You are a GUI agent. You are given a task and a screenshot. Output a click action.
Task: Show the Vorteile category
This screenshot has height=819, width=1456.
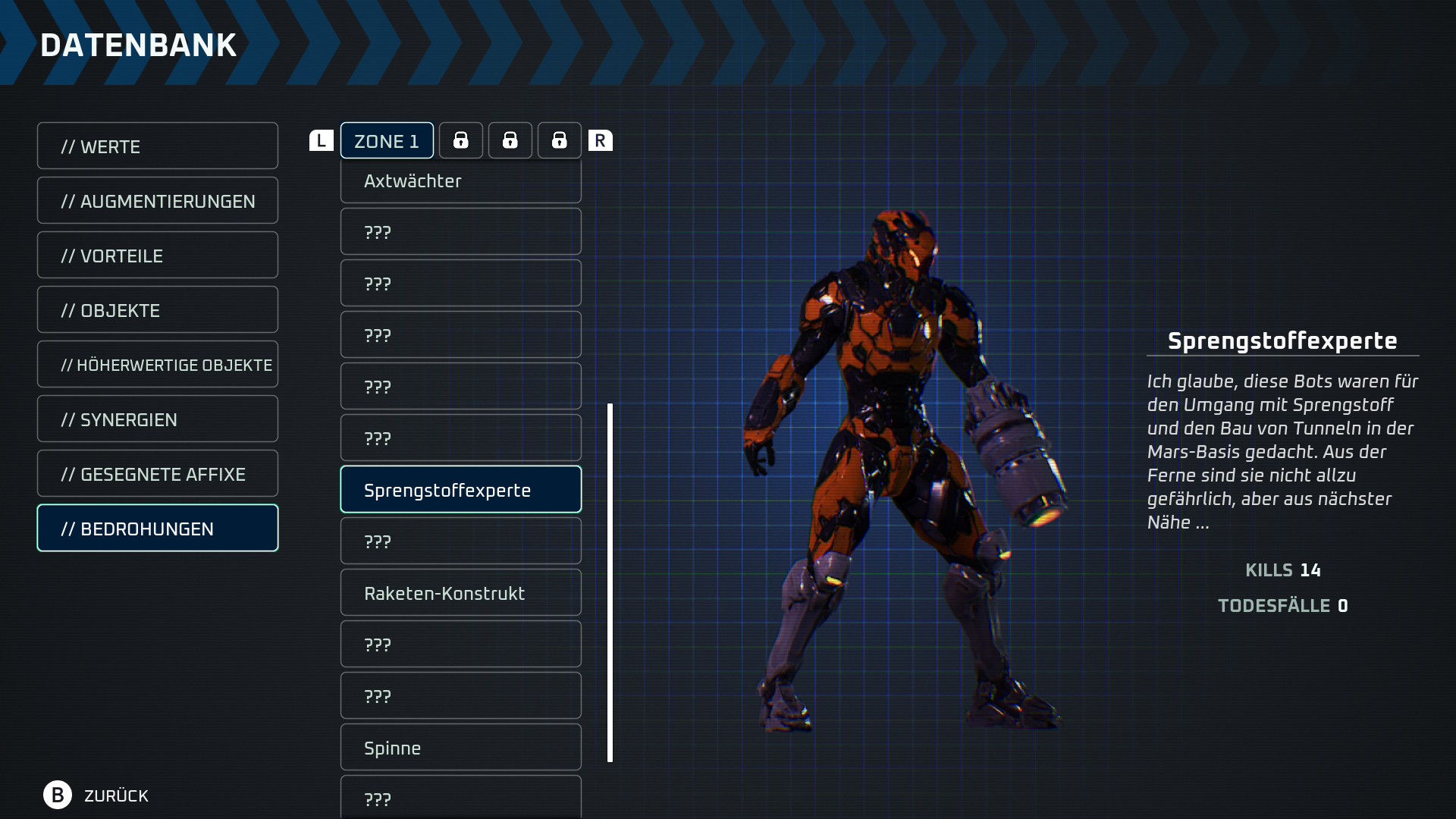pos(157,256)
